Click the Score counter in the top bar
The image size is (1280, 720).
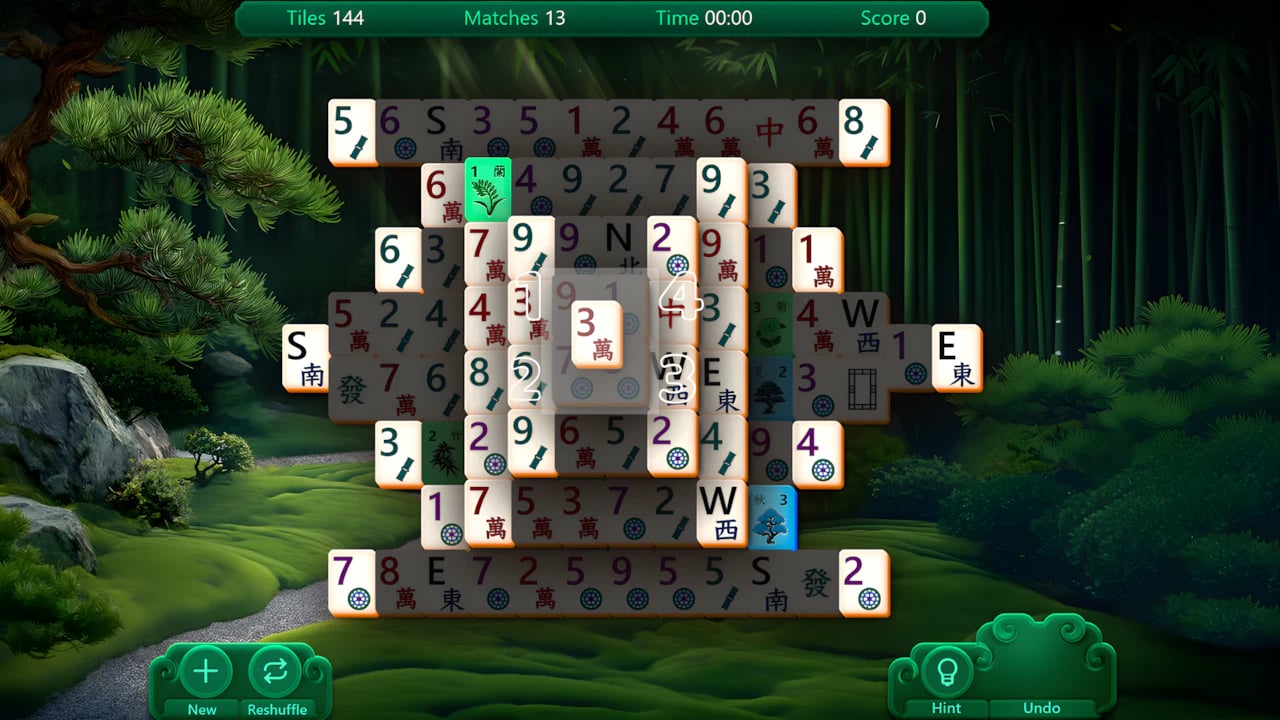click(x=892, y=18)
